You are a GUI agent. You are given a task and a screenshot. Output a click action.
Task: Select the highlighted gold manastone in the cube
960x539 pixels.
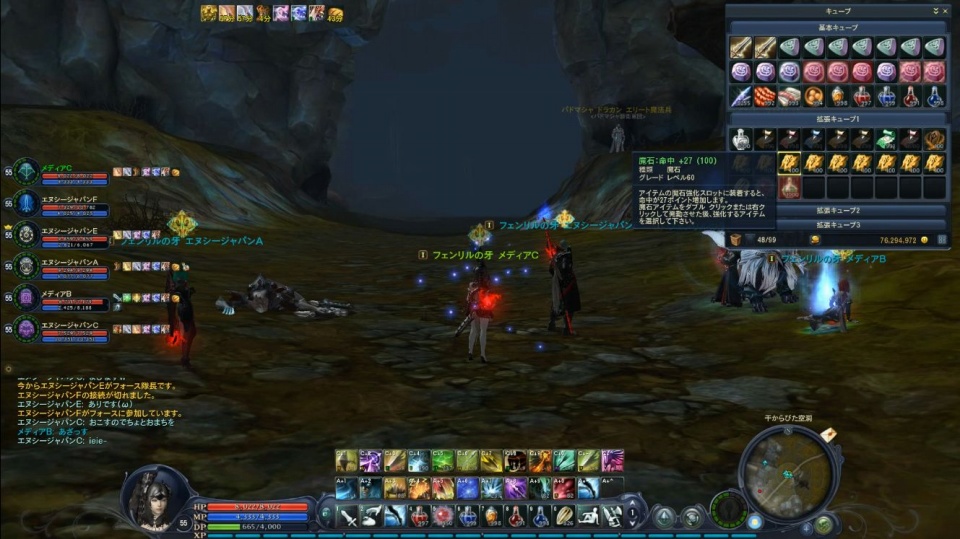[x=789, y=163]
